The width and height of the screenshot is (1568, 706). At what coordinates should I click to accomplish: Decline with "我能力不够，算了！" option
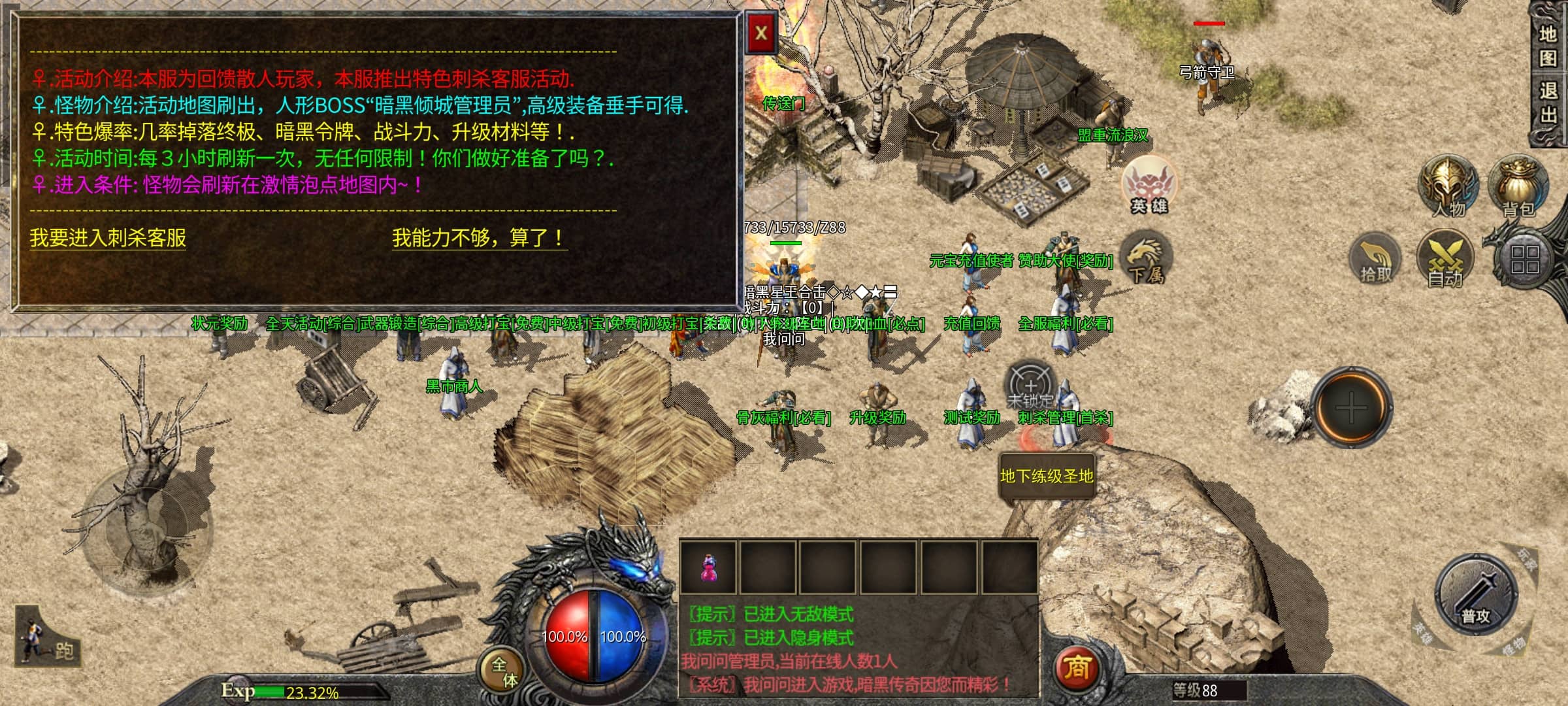pos(479,237)
